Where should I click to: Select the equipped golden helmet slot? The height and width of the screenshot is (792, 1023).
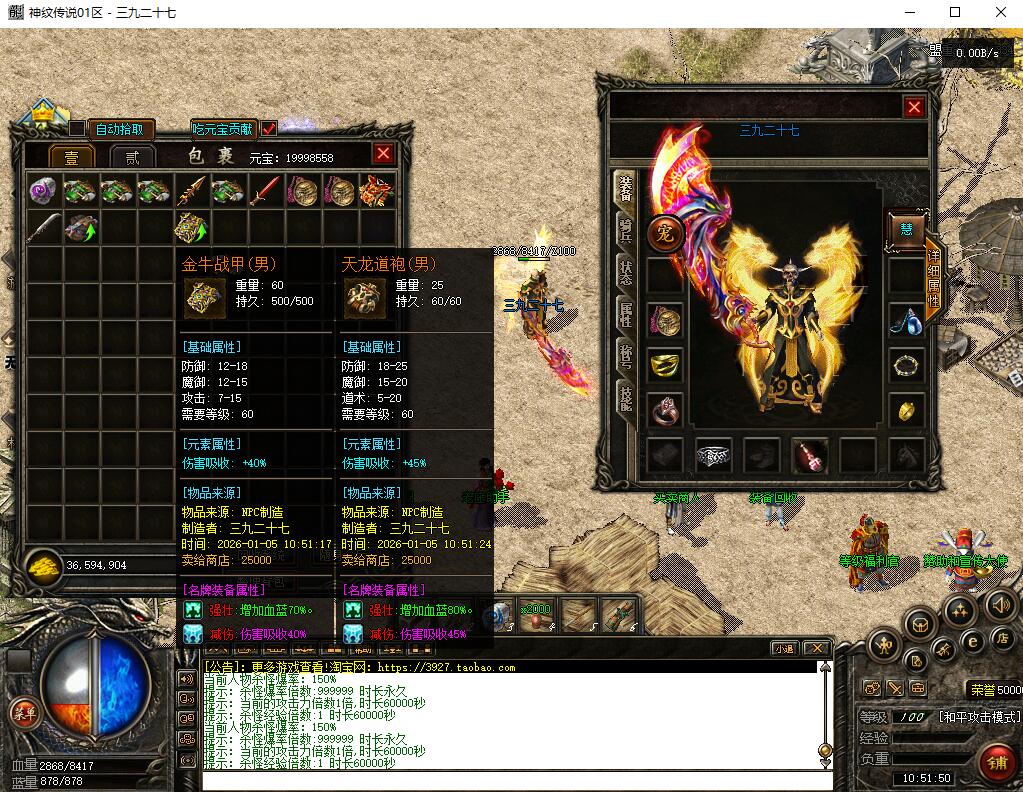pyautogui.click(x=665, y=365)
